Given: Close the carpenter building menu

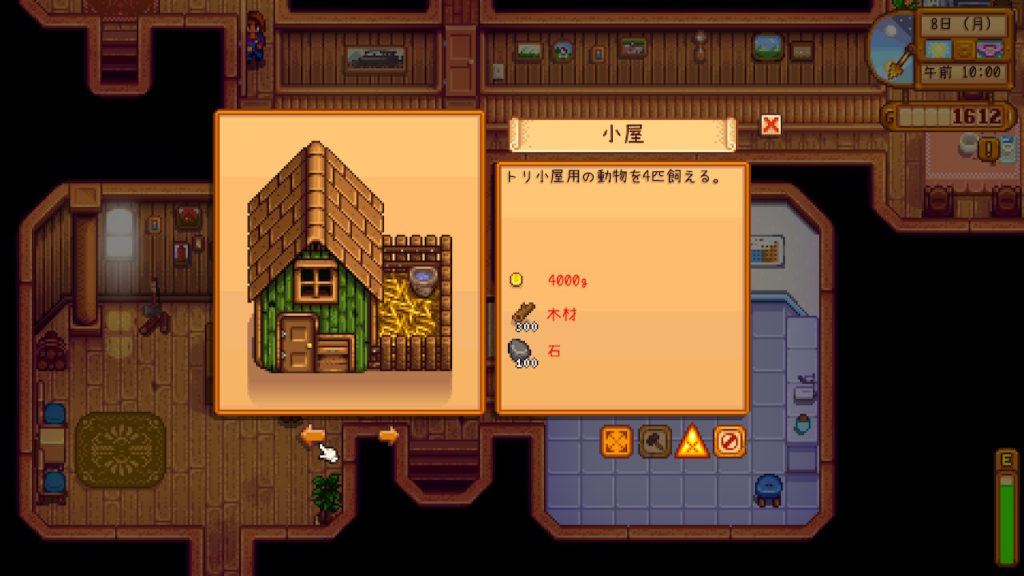Looking at the screenshot, I should pos(770,125).
